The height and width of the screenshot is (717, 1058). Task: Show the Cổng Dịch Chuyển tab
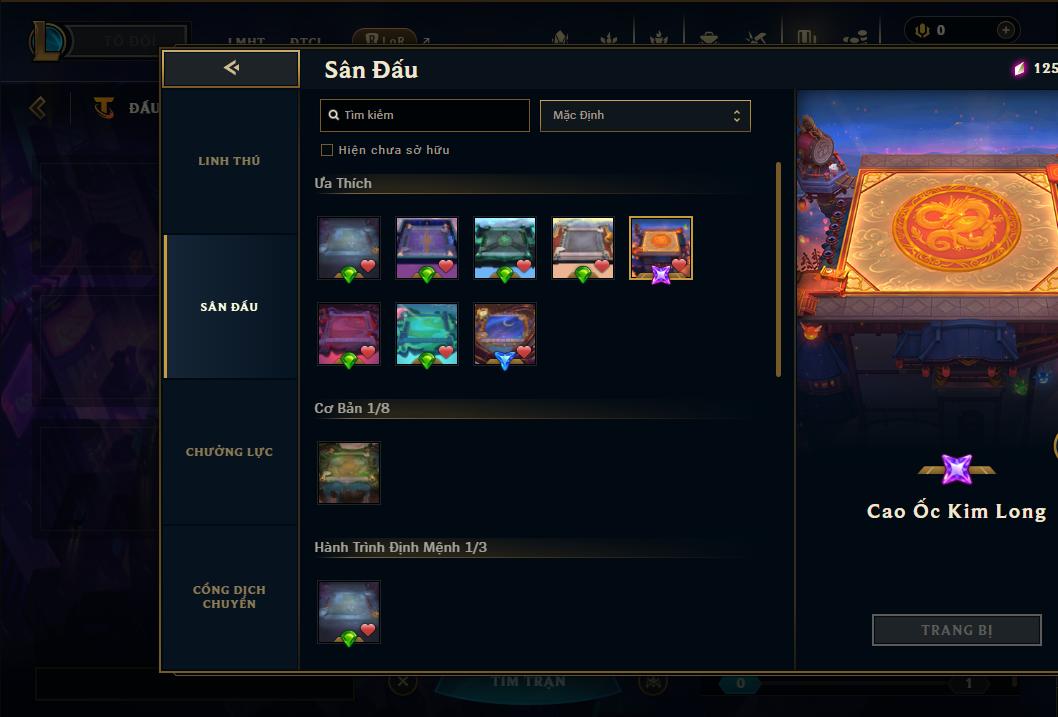(229, 597)
